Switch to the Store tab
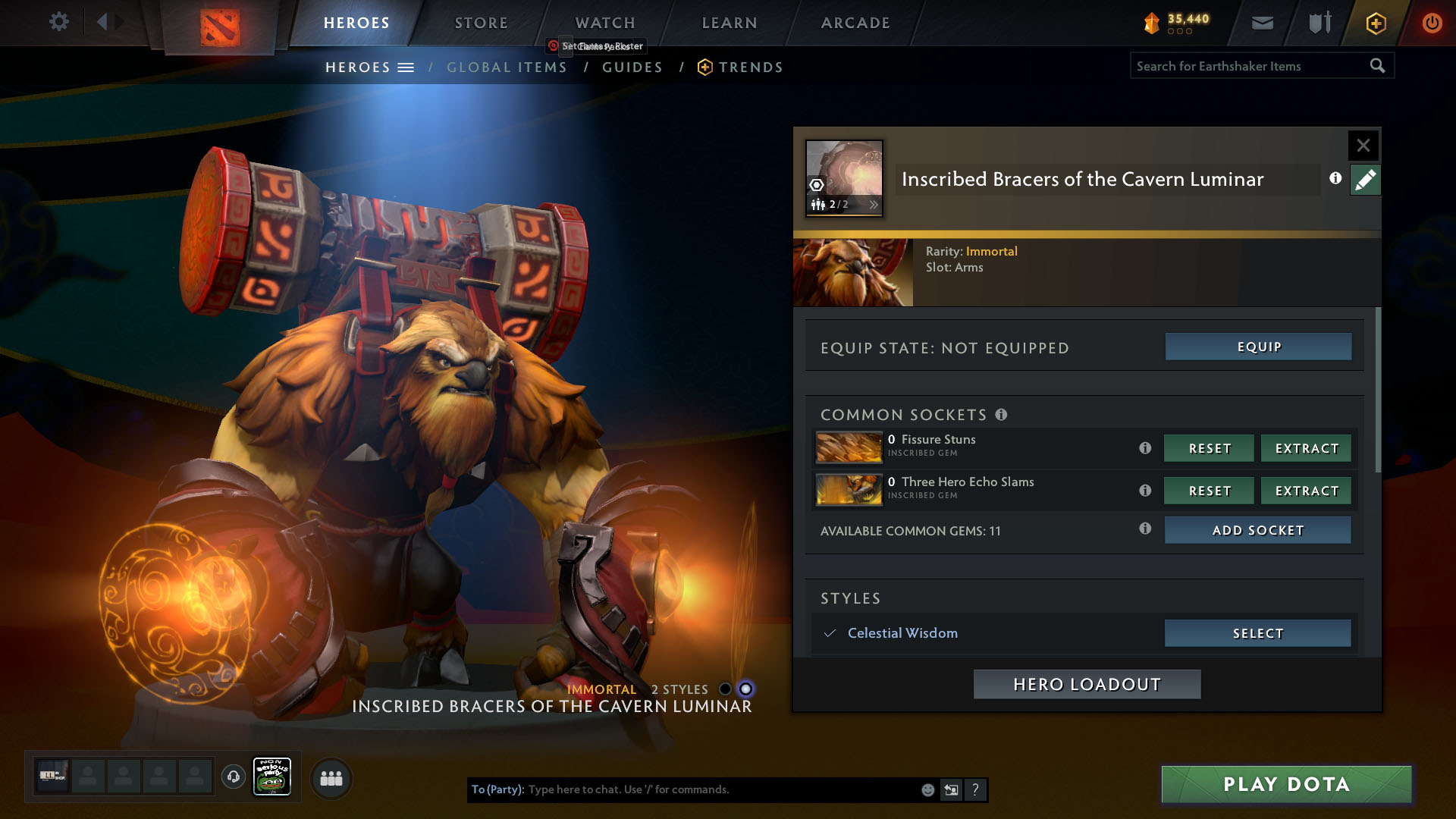 481,23
